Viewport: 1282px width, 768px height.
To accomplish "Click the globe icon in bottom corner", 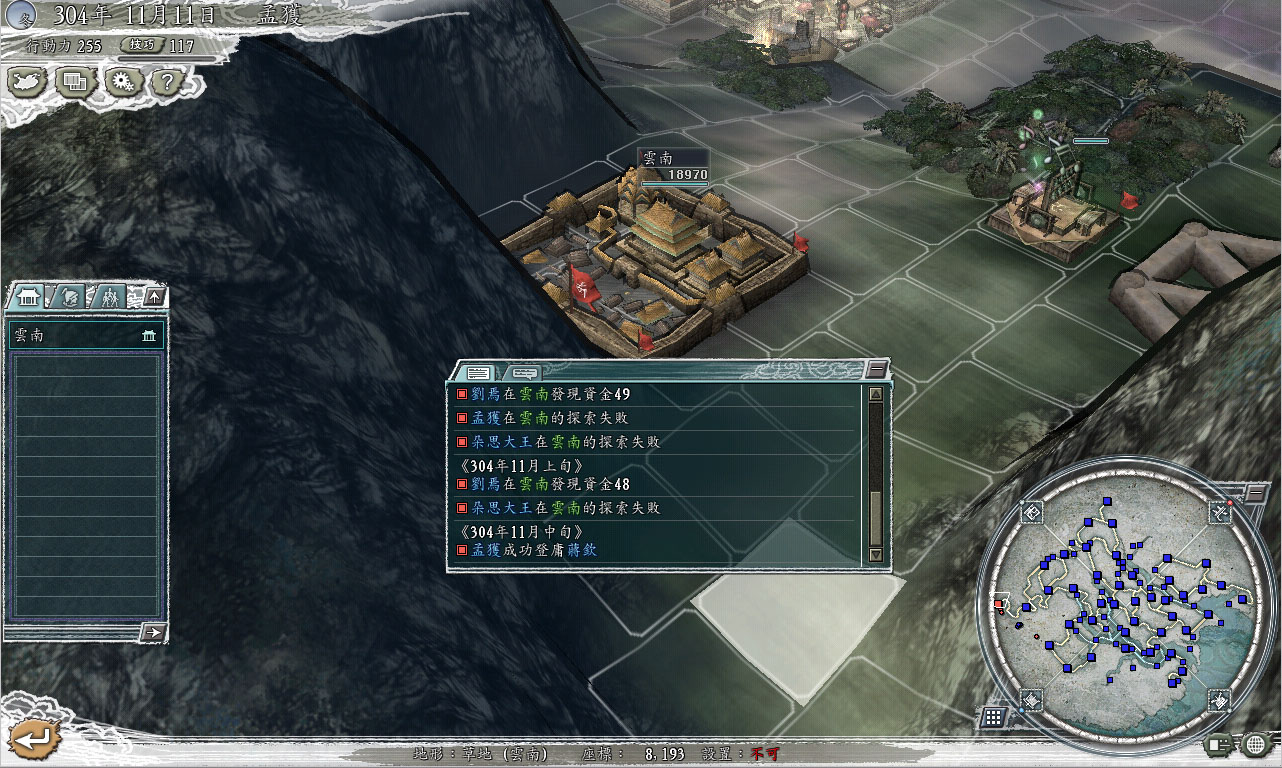I will (1256, 744).
